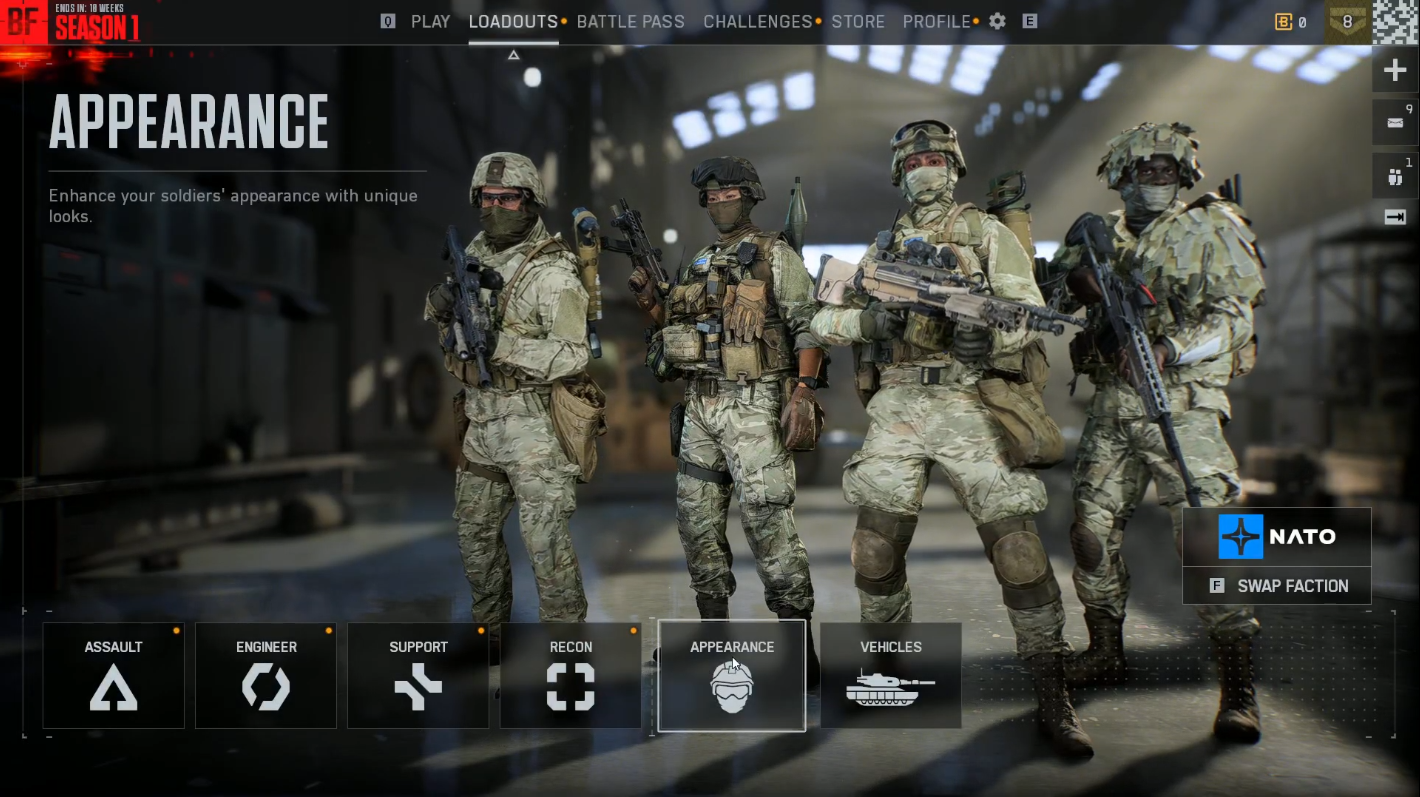Image resolution: width=1420 pixels, height=797 pixels.
Task: Collapse the side panel with arrow icon
Action: coord(1395,217)
